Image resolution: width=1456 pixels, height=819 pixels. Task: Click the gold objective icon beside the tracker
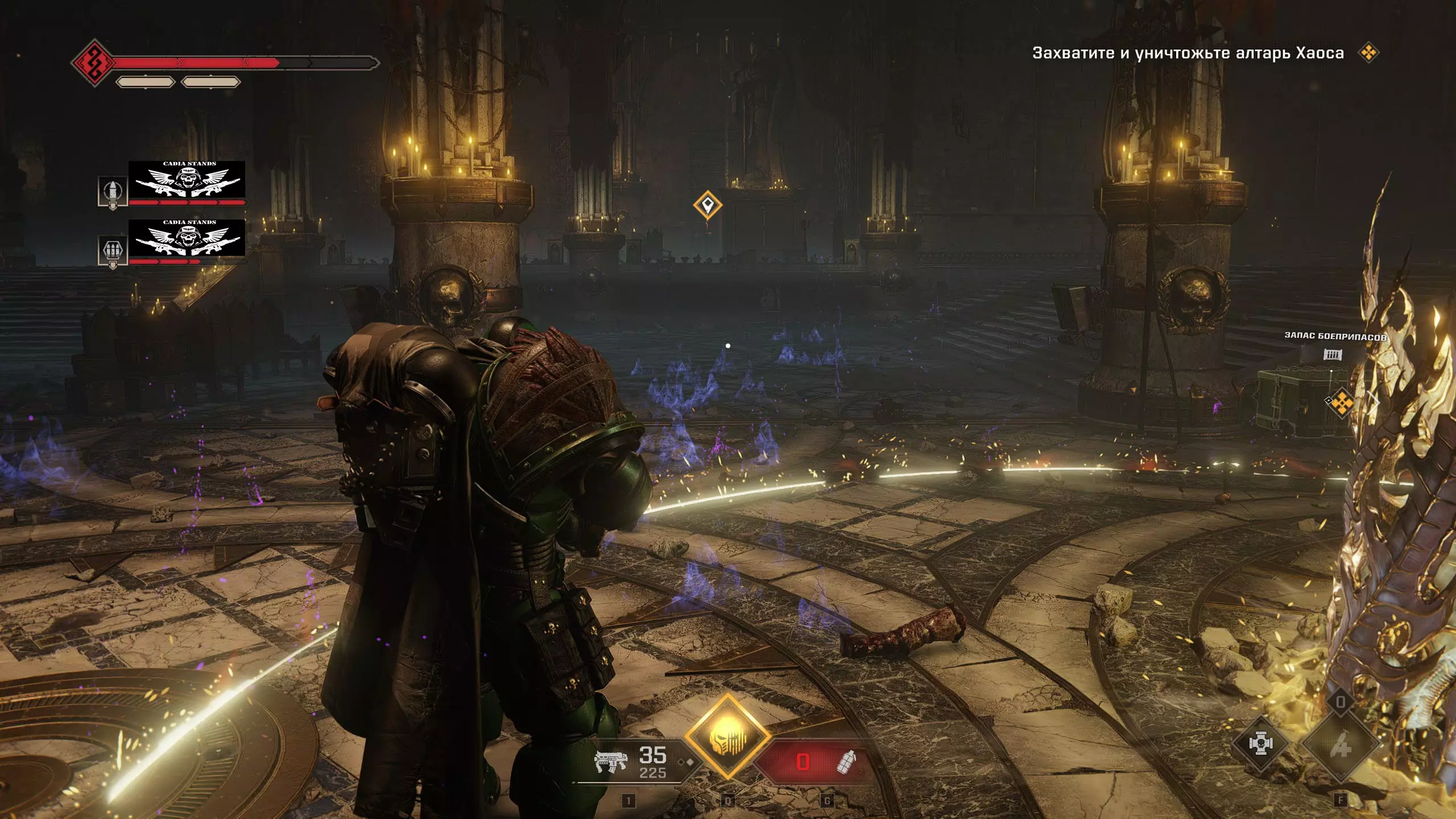tap(1368, 53)
